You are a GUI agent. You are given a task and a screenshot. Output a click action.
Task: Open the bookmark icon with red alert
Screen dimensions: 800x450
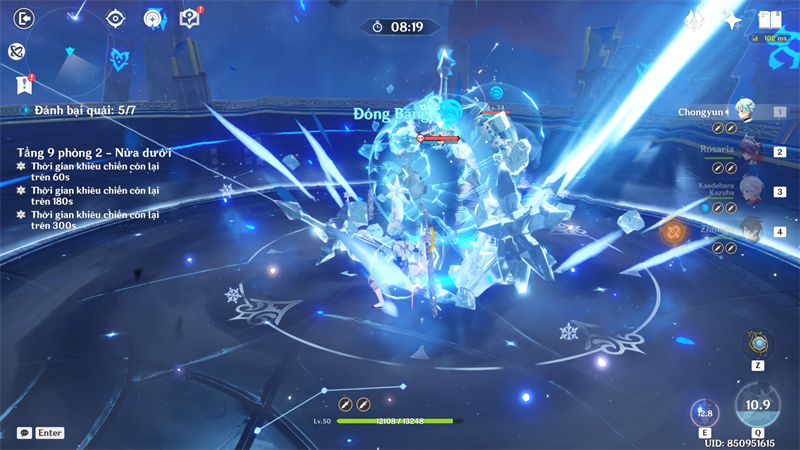coord(25,83)
